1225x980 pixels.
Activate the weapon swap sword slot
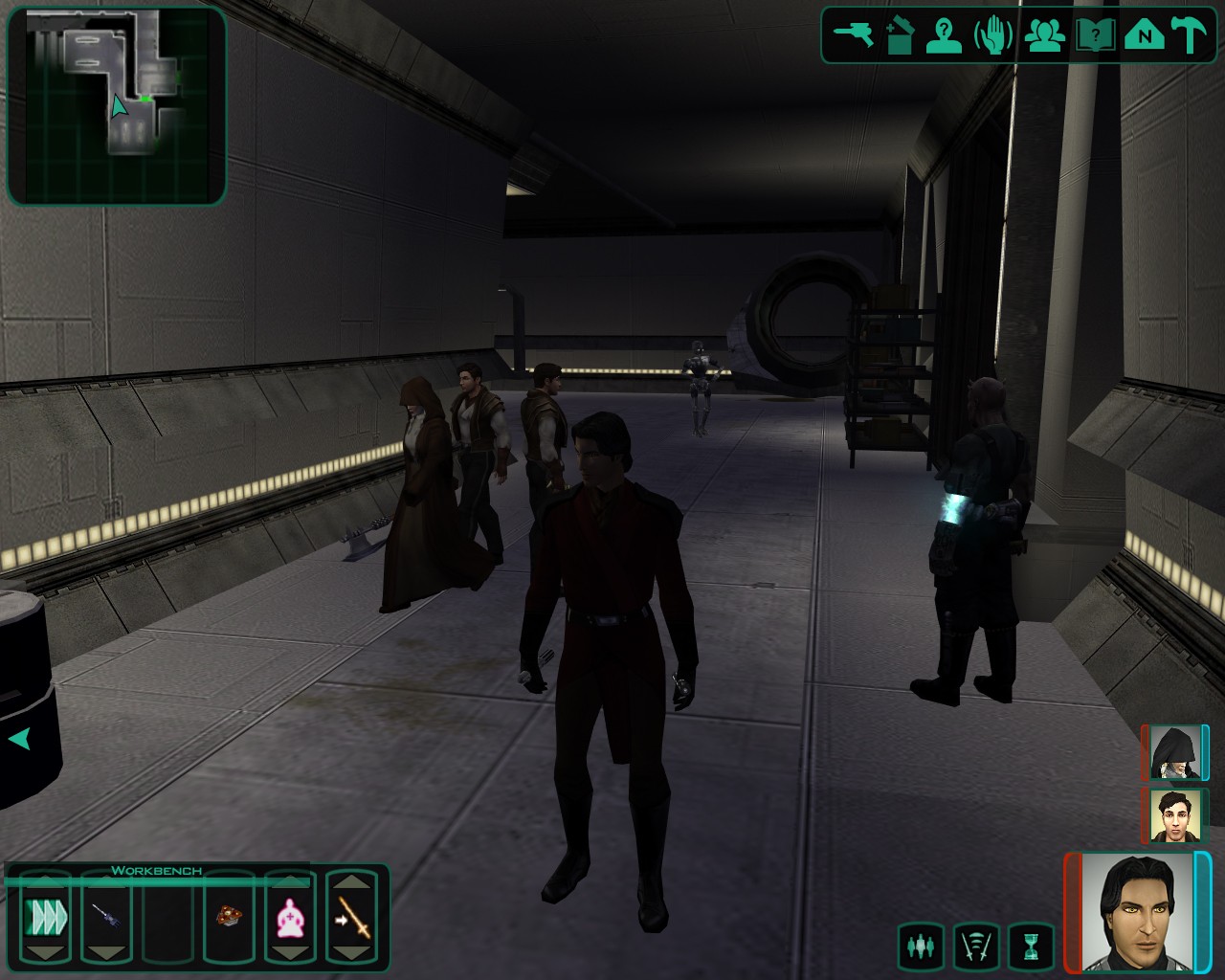pyautogui.click(x=351, y=918)
